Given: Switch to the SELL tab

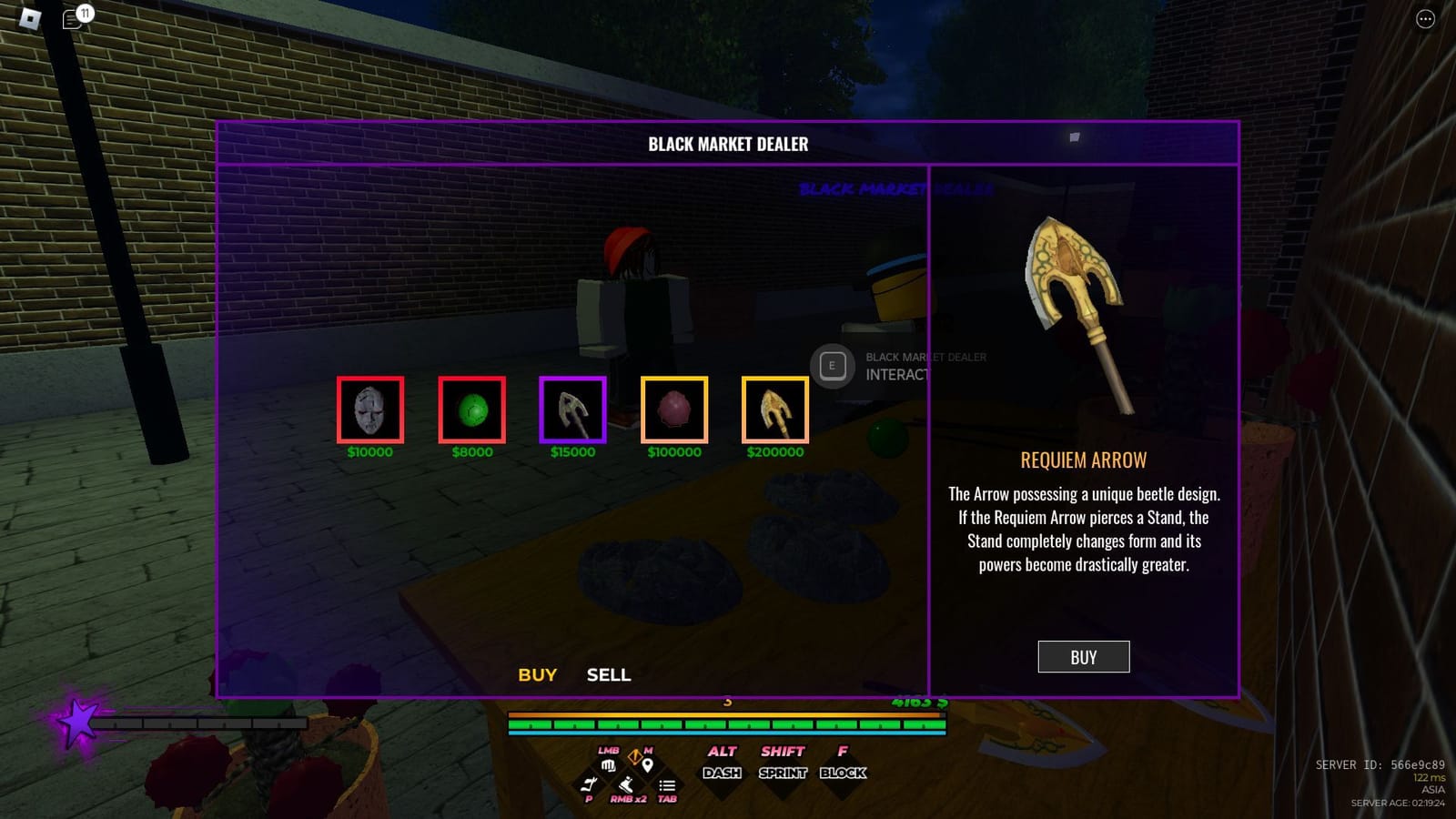Looking at the screenshot, I should (609, 675).
